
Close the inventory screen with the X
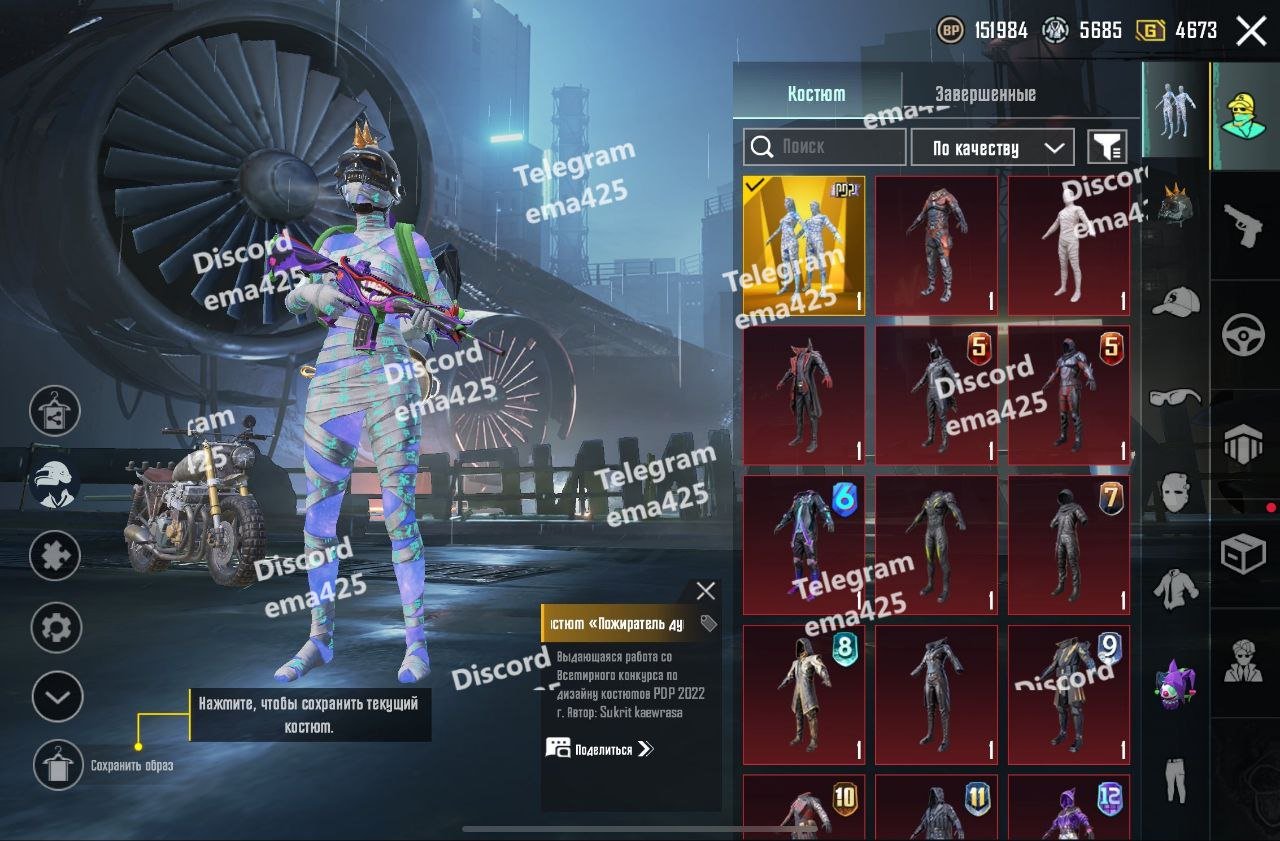click(1251, 31)
